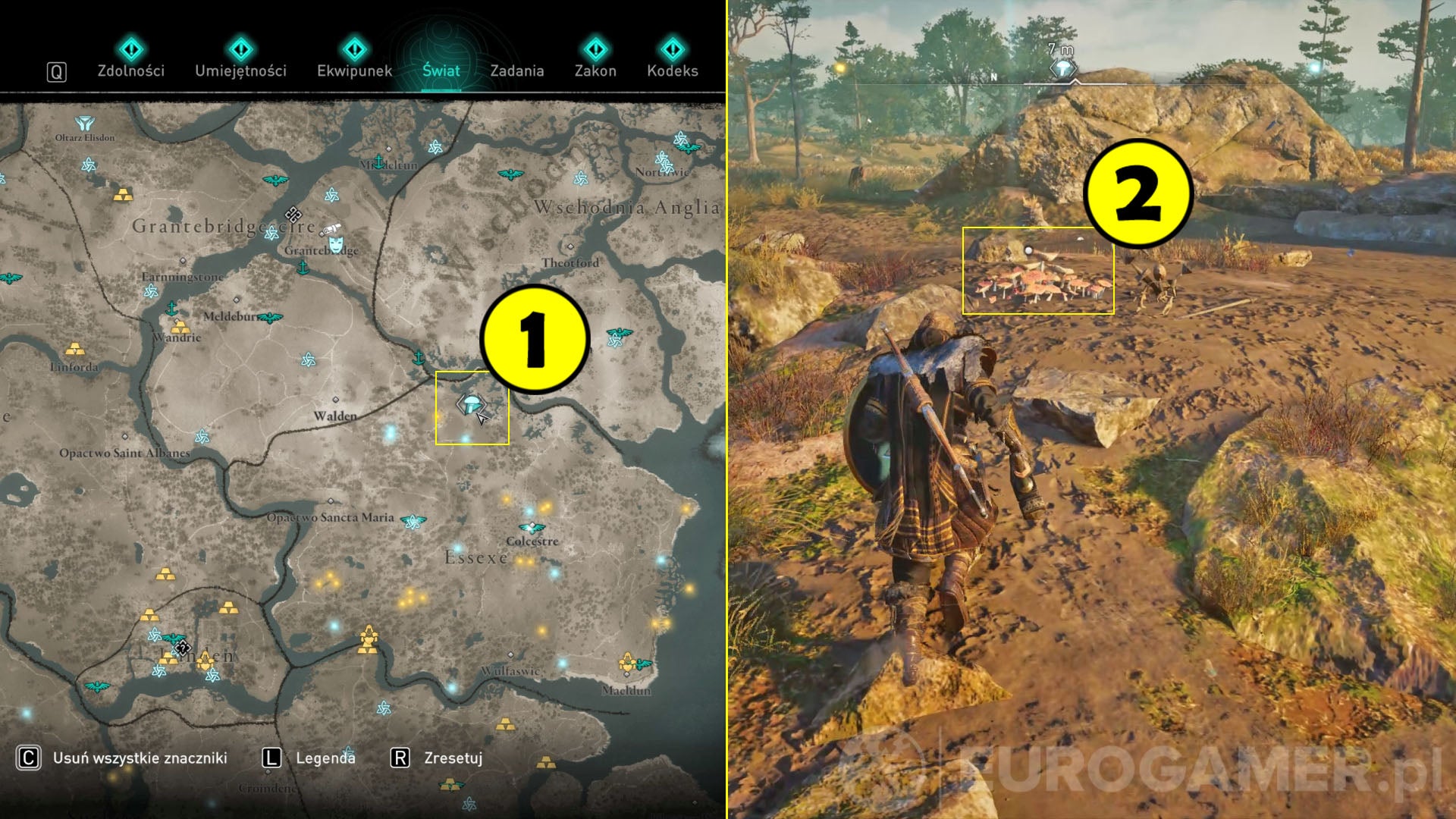Viewport: 1456px width, 819px height.
Task: Click the quest marker on the compass bar
Action: (x=1062, y=67)
